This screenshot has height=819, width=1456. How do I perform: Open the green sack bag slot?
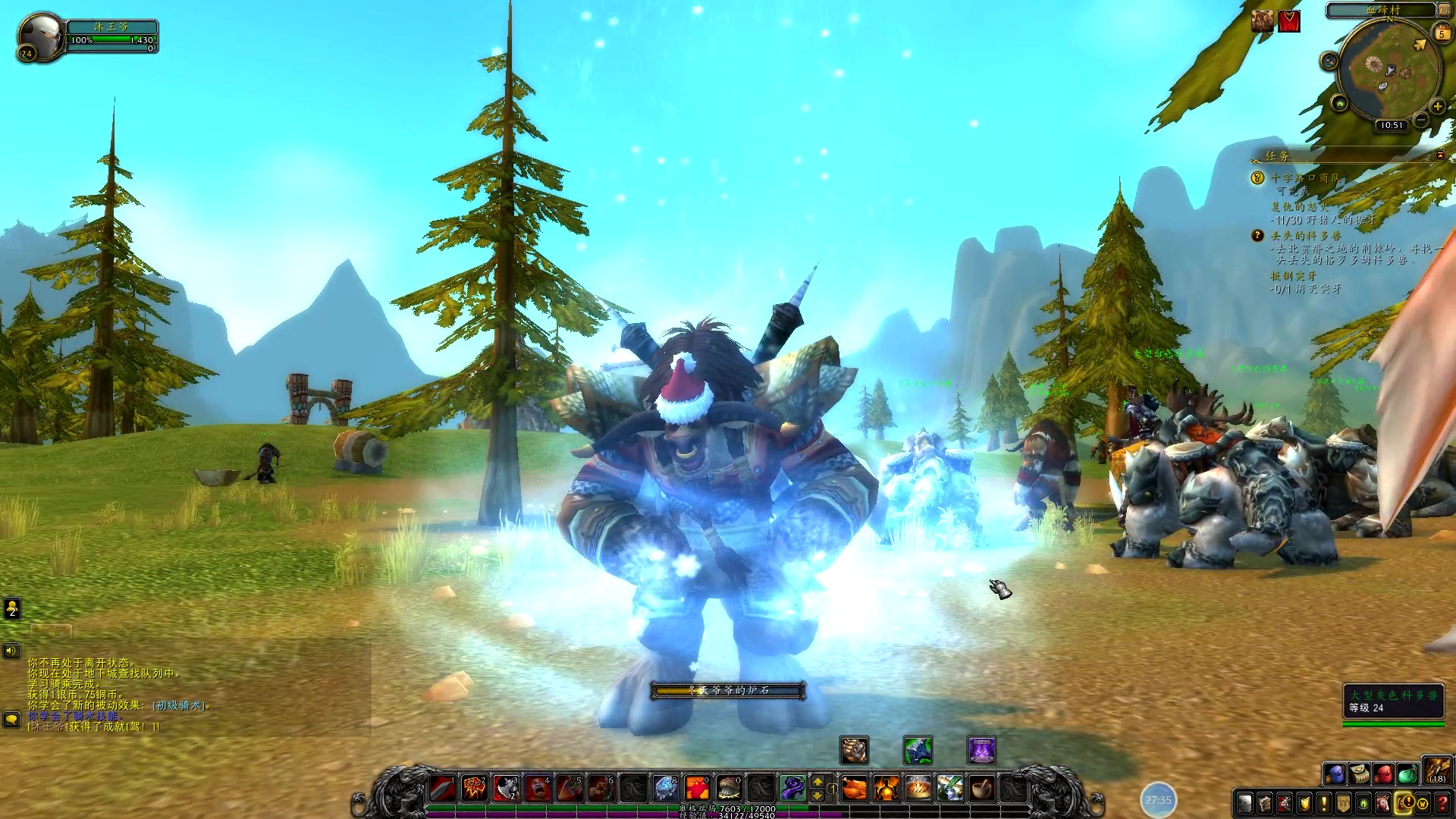click(x=1407, y=774)
